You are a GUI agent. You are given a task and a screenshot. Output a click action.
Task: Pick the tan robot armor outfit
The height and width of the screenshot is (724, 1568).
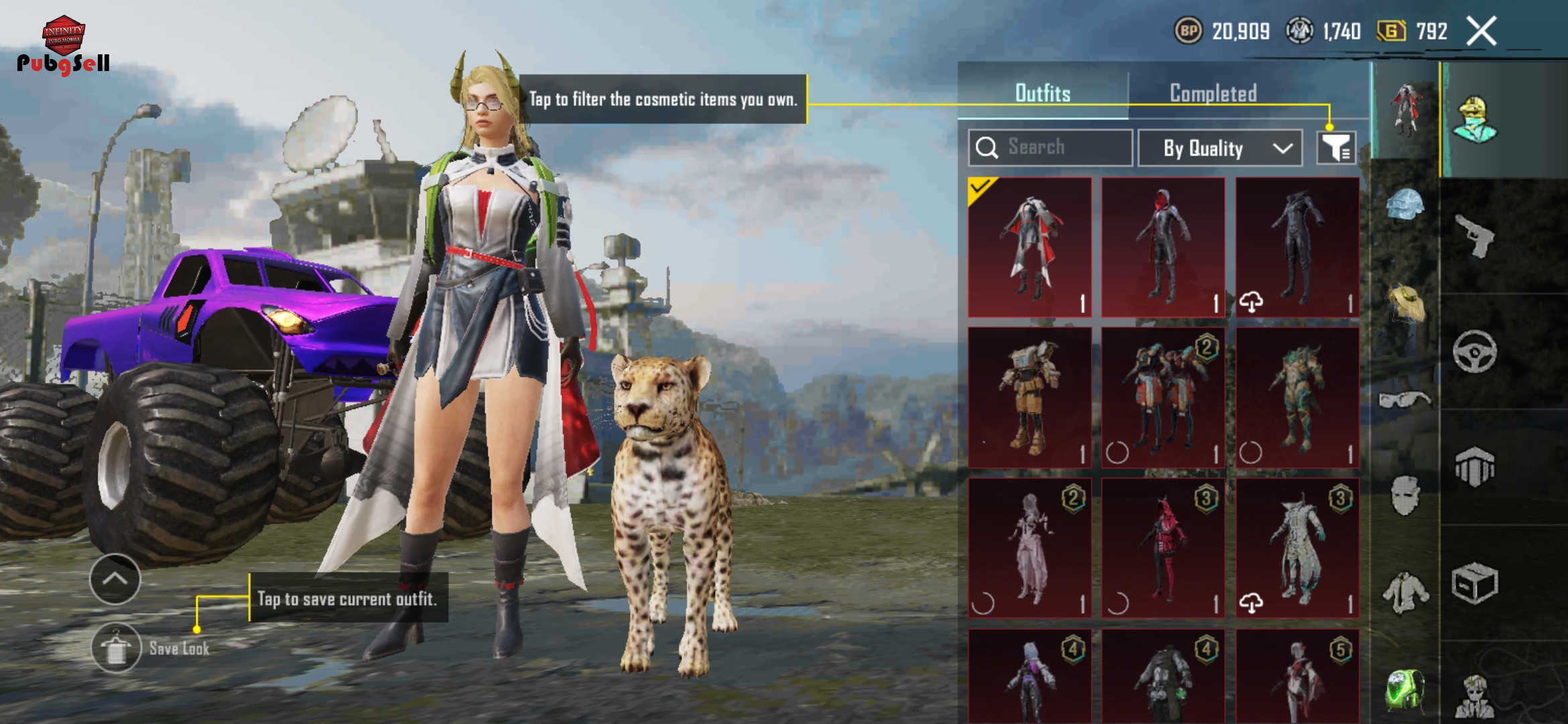1030,398
